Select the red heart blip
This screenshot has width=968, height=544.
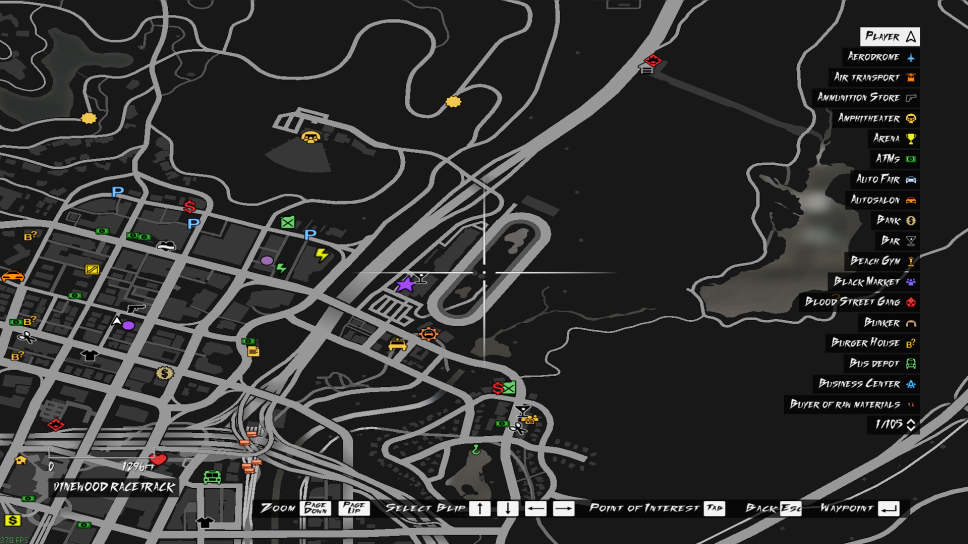(x=157, y=460)
